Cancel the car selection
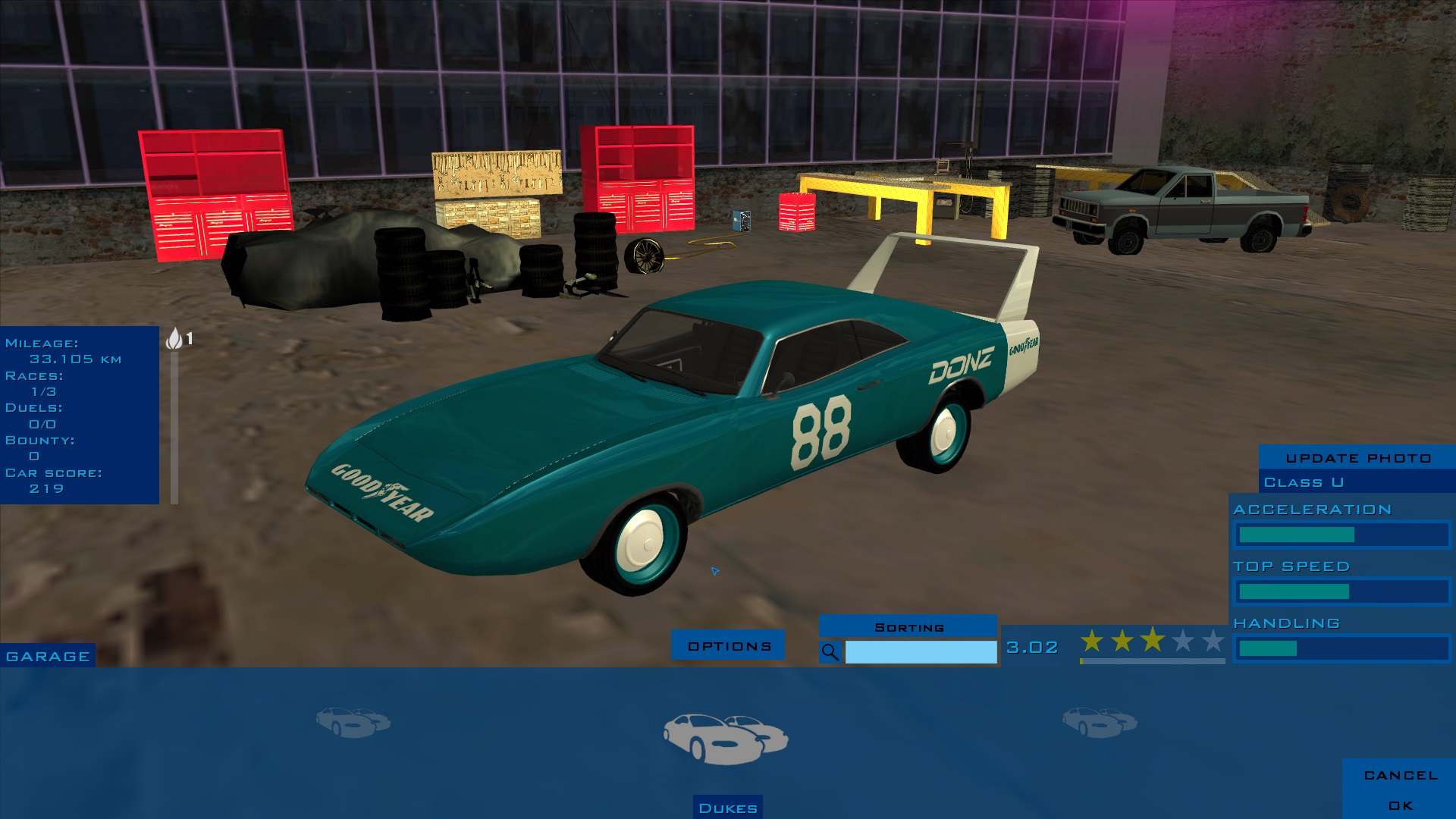 (x=1400, y=775)
